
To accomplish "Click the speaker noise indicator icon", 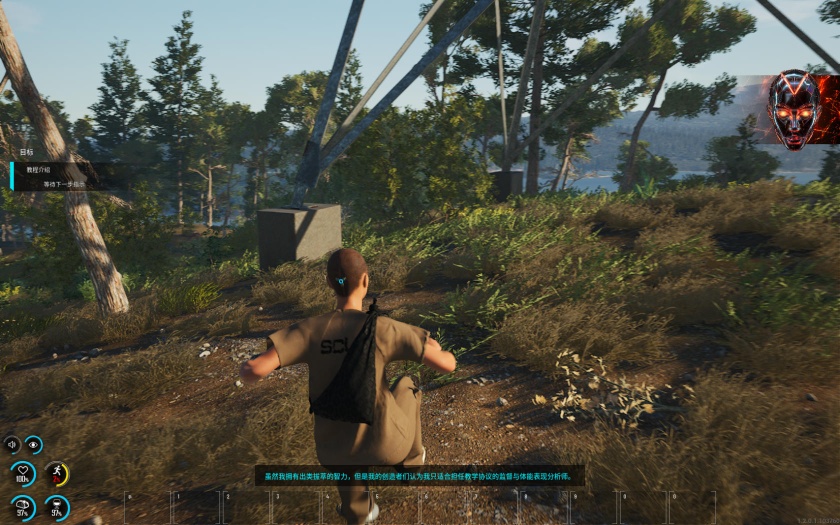I will (x=12, y=444).
